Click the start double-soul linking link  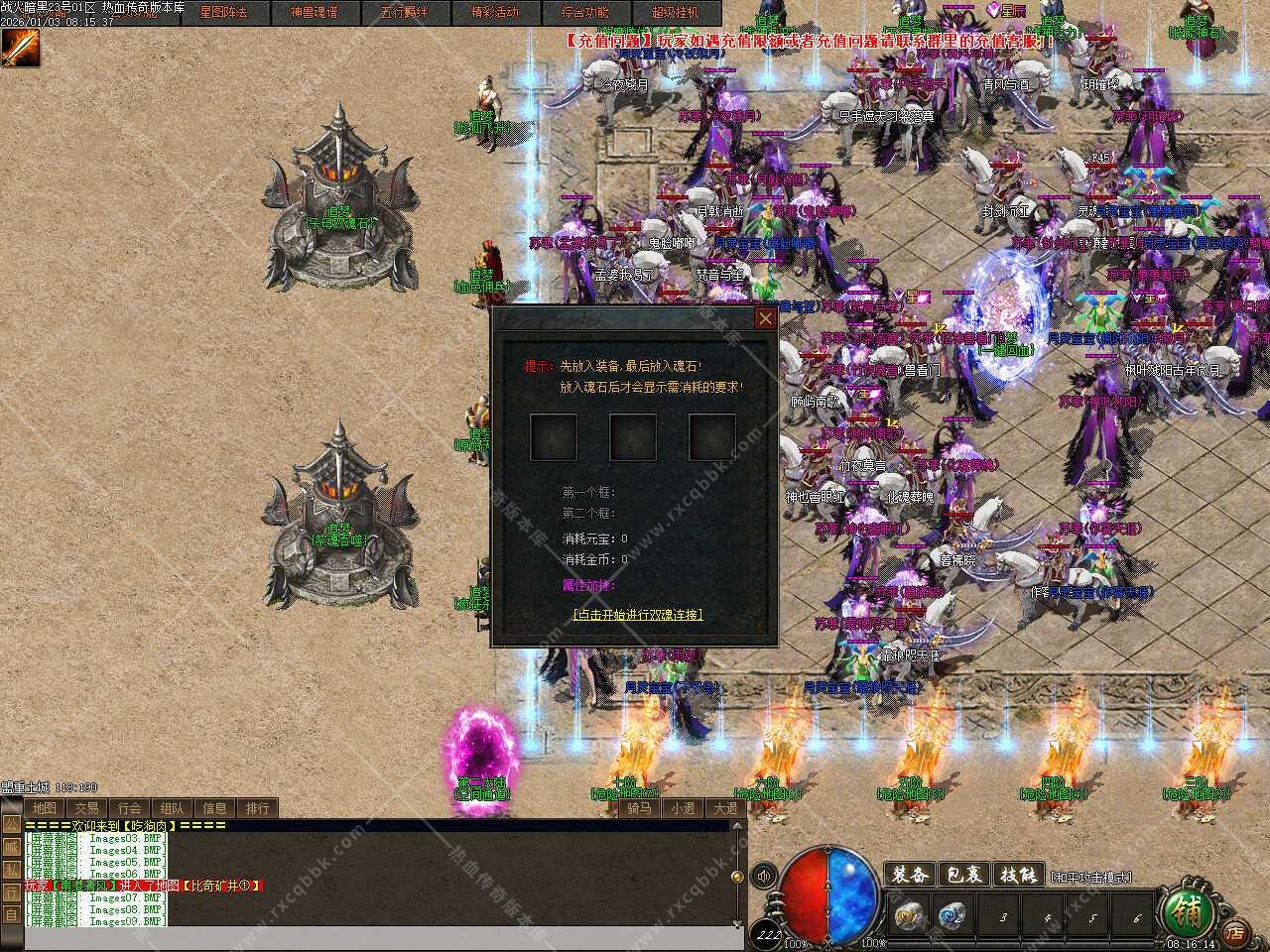coord(637,615)
